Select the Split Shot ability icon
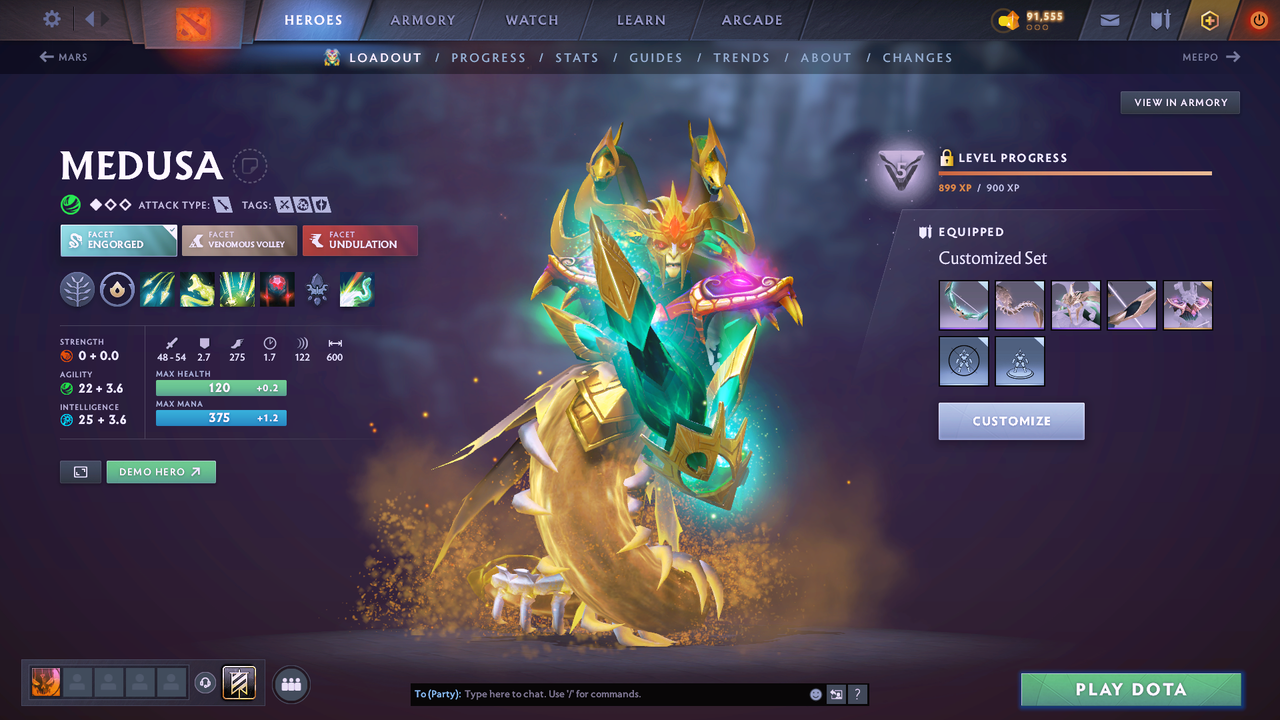The height and width of the screenshot is (720, 1280). point(157,290)
